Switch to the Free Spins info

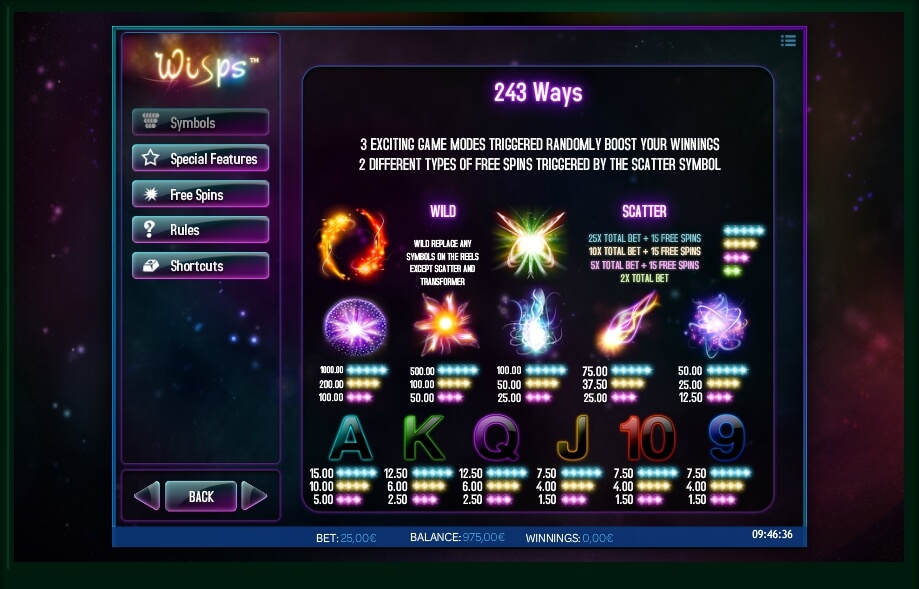(200, 195)
